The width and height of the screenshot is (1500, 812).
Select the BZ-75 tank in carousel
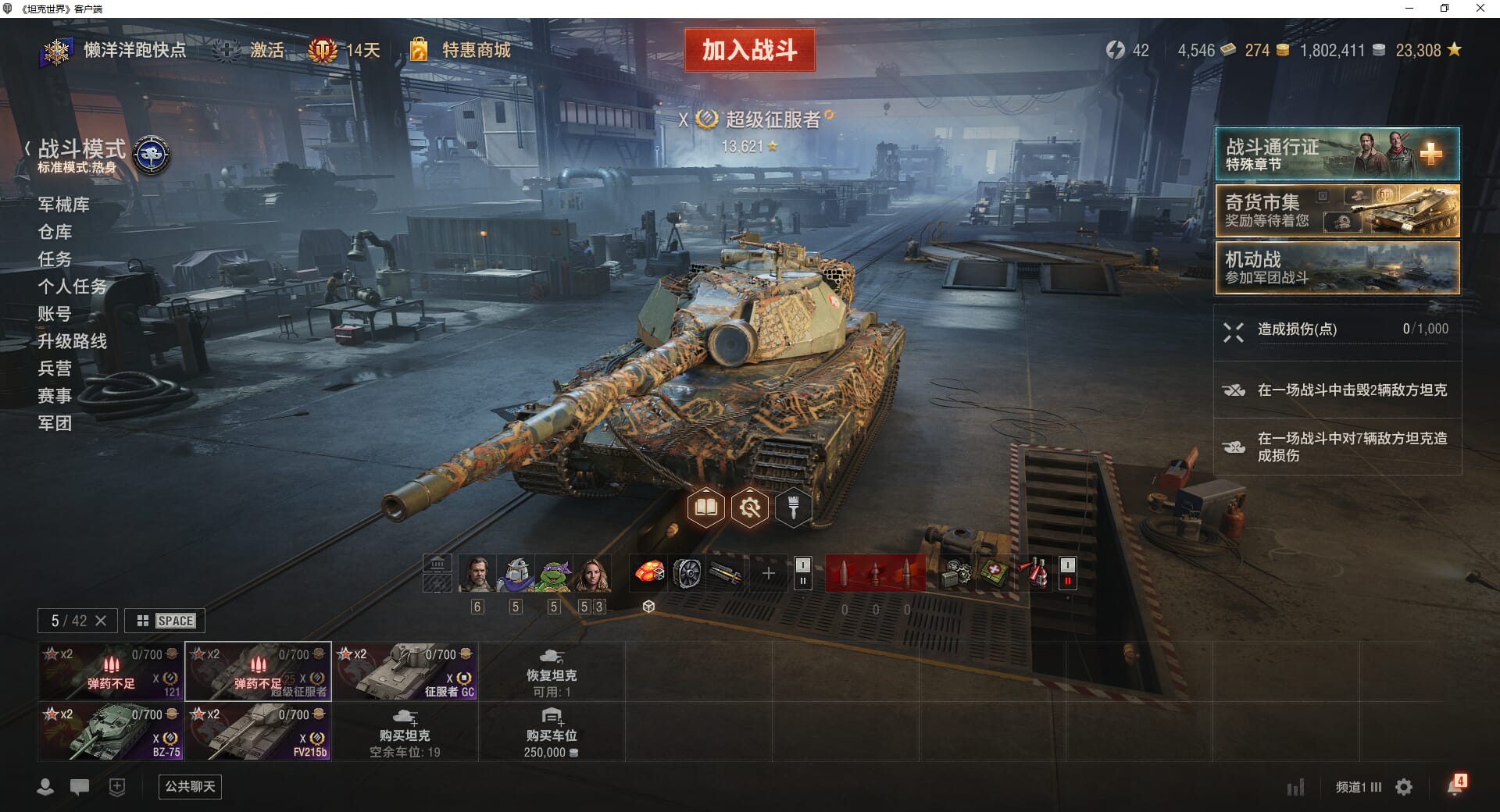(111, 732)
